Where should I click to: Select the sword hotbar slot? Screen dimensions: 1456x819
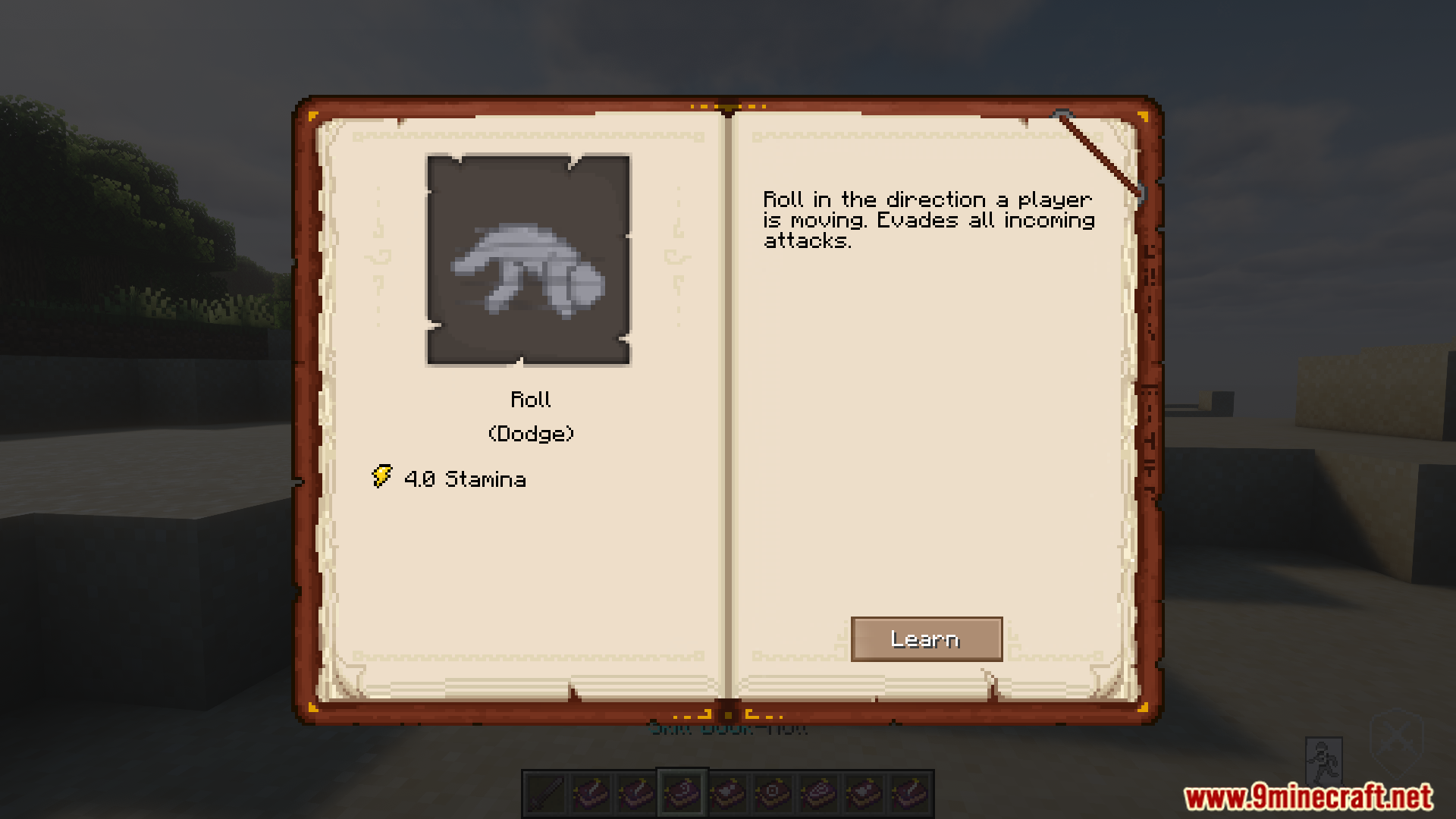point(546,794)
